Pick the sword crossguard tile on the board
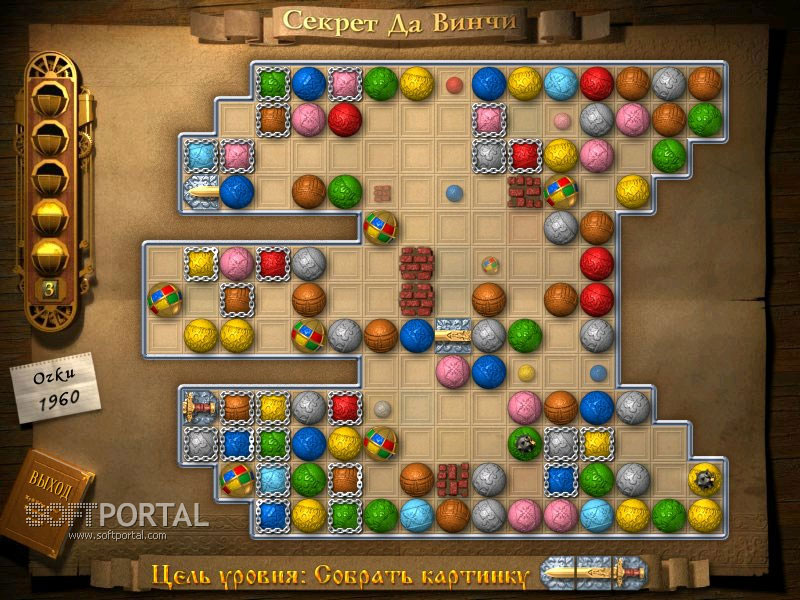 click(453, 335)
